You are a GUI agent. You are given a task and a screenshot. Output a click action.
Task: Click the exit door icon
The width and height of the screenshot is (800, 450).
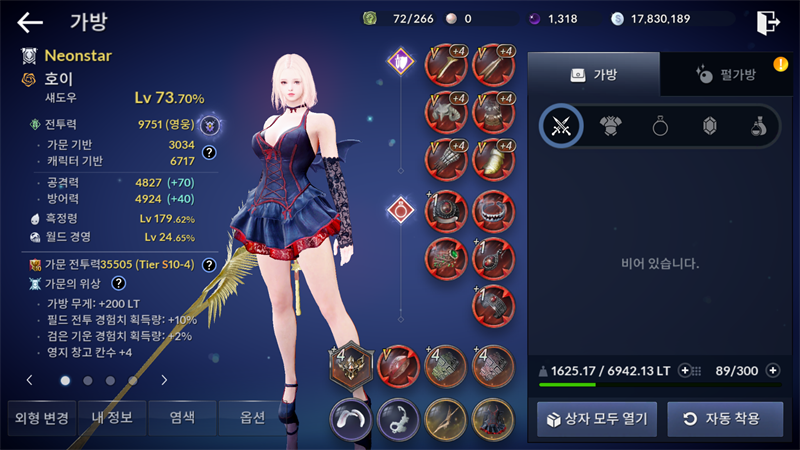coord(768,22)
